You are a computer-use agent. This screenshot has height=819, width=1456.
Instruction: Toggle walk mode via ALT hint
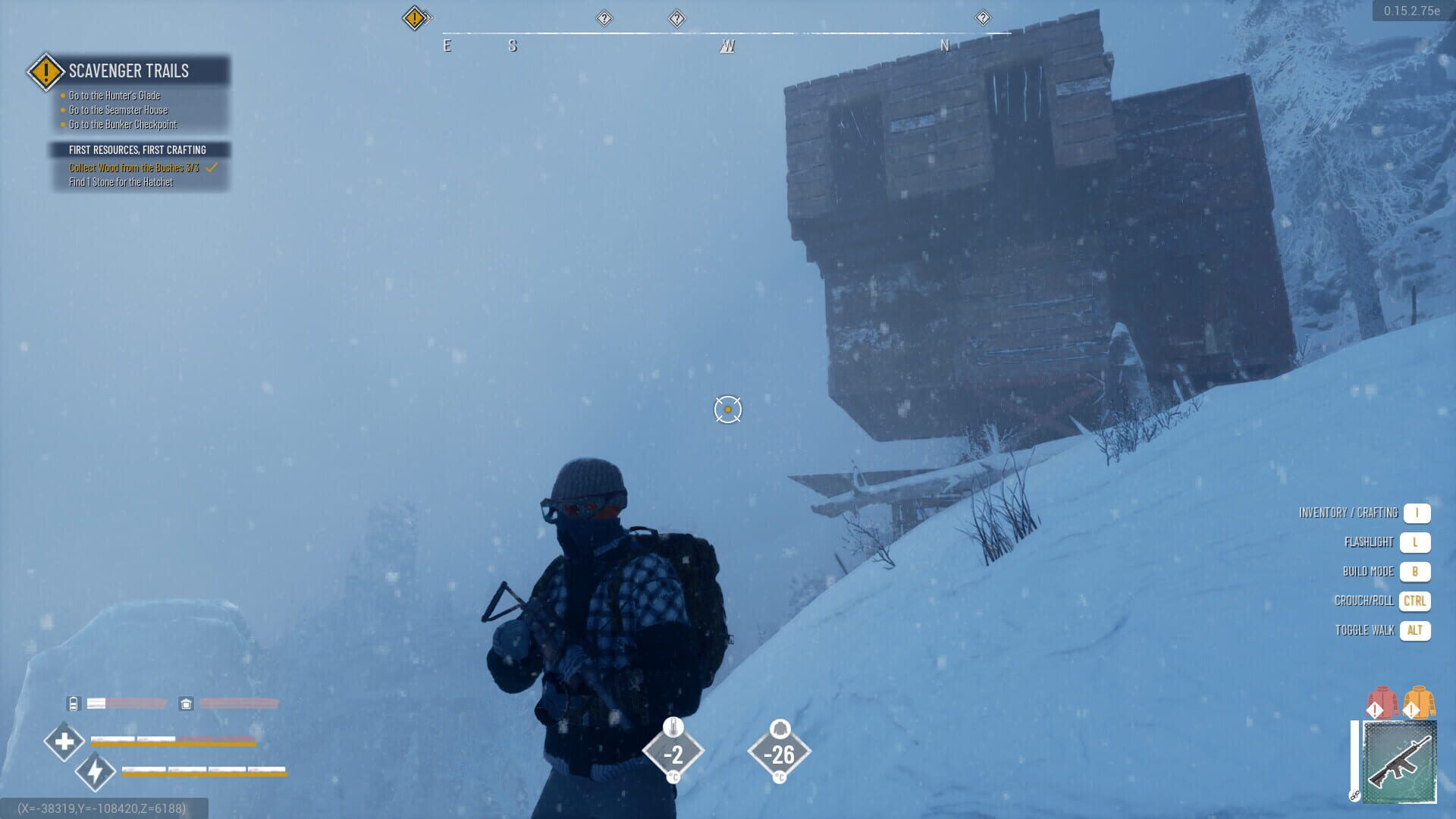(1415, 629)
